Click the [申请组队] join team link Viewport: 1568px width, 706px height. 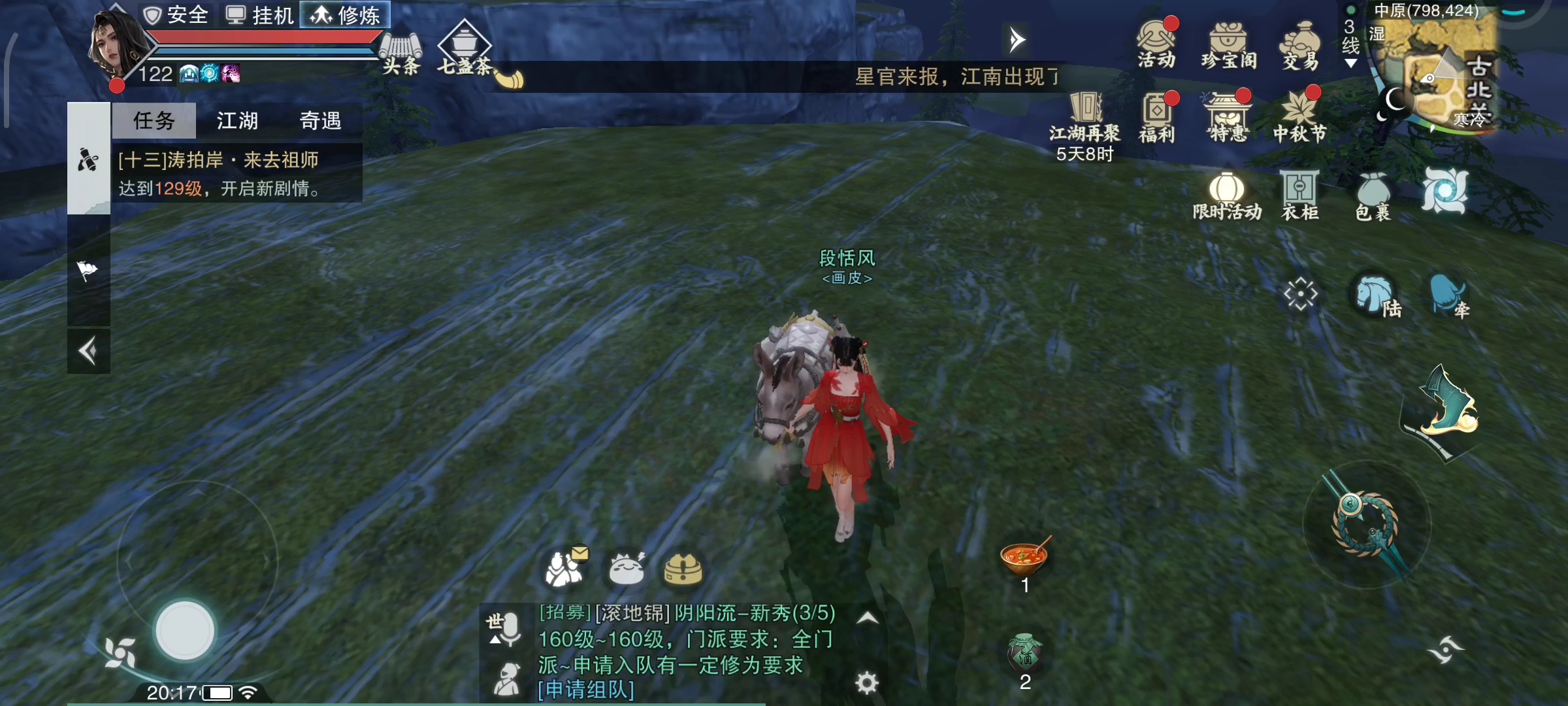[587, 690]
